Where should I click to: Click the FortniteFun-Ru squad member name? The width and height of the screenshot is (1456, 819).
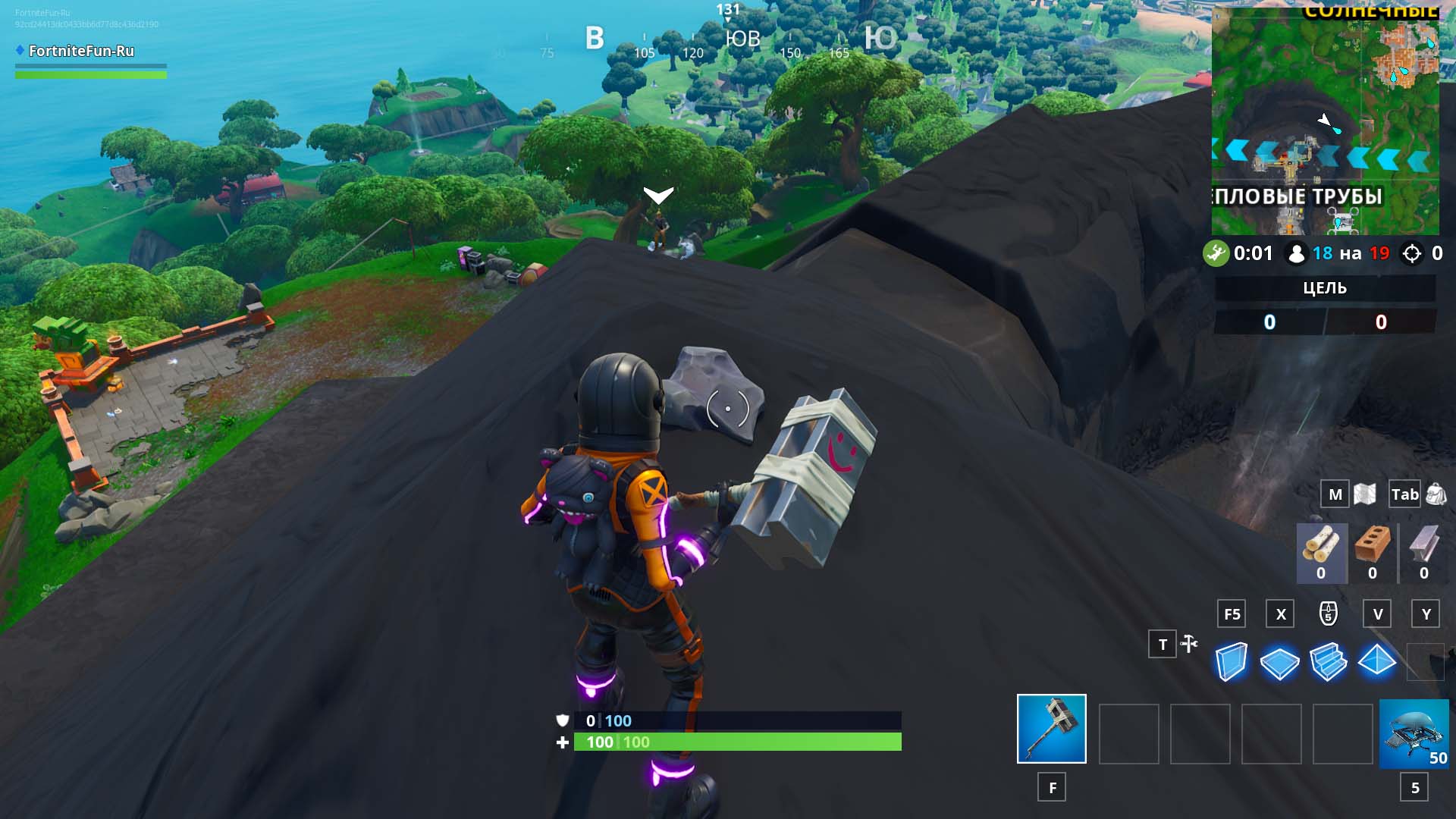[x=81, y=51]
